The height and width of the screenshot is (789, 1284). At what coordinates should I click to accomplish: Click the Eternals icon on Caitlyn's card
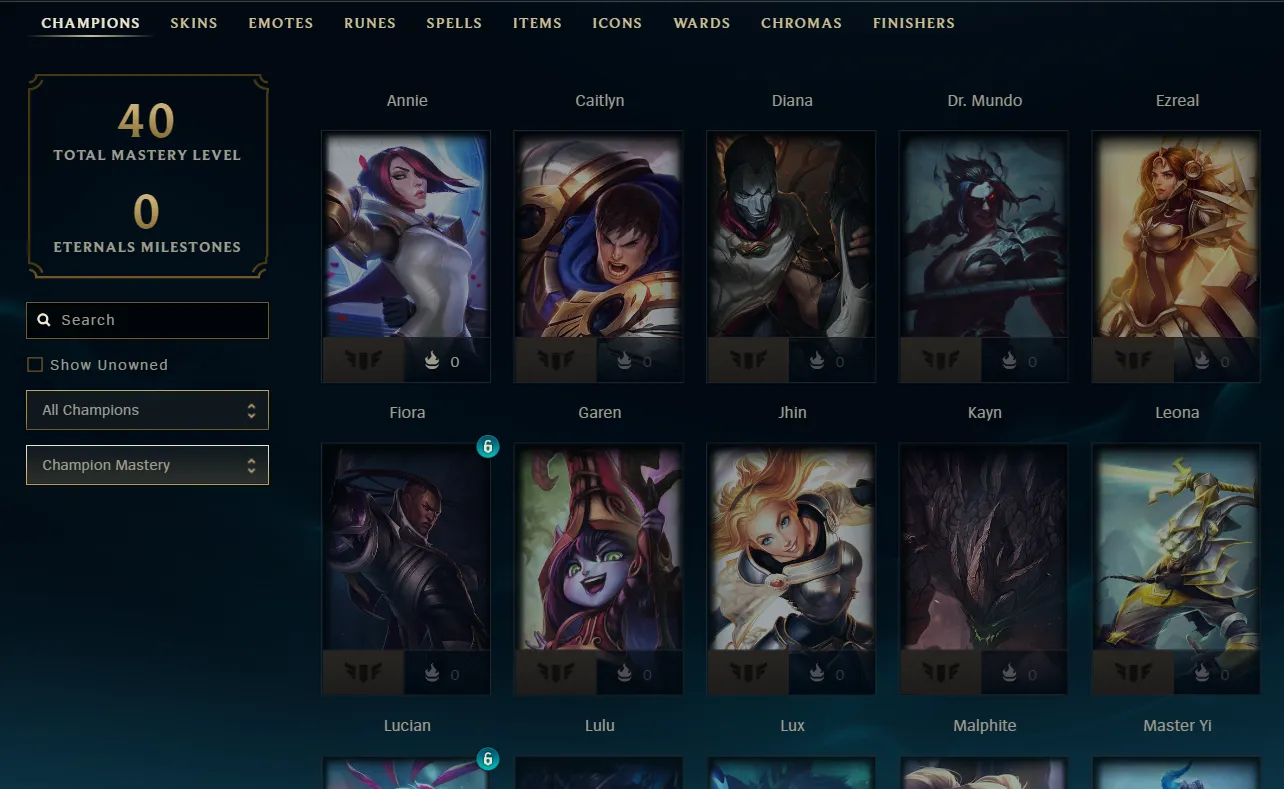[x=624, y=361]
